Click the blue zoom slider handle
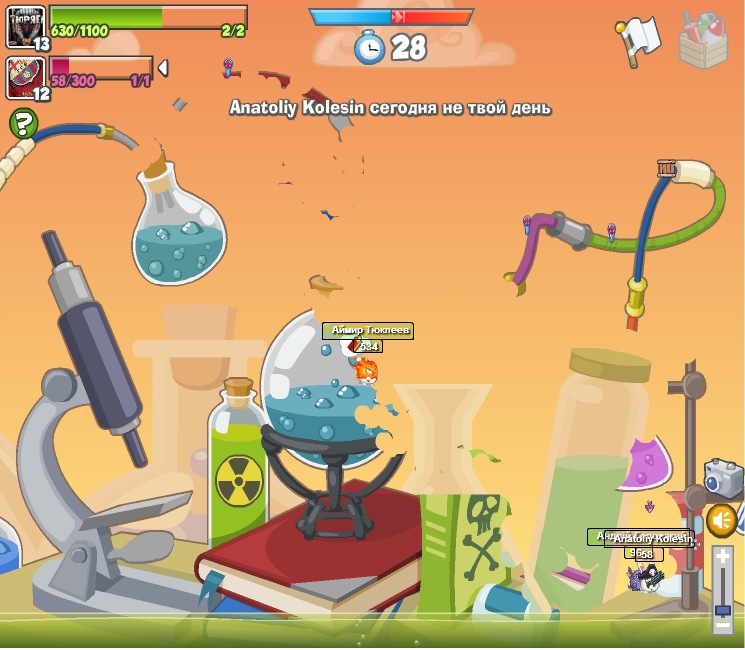This screenshot has height=650, width=745. coord(722,609)
